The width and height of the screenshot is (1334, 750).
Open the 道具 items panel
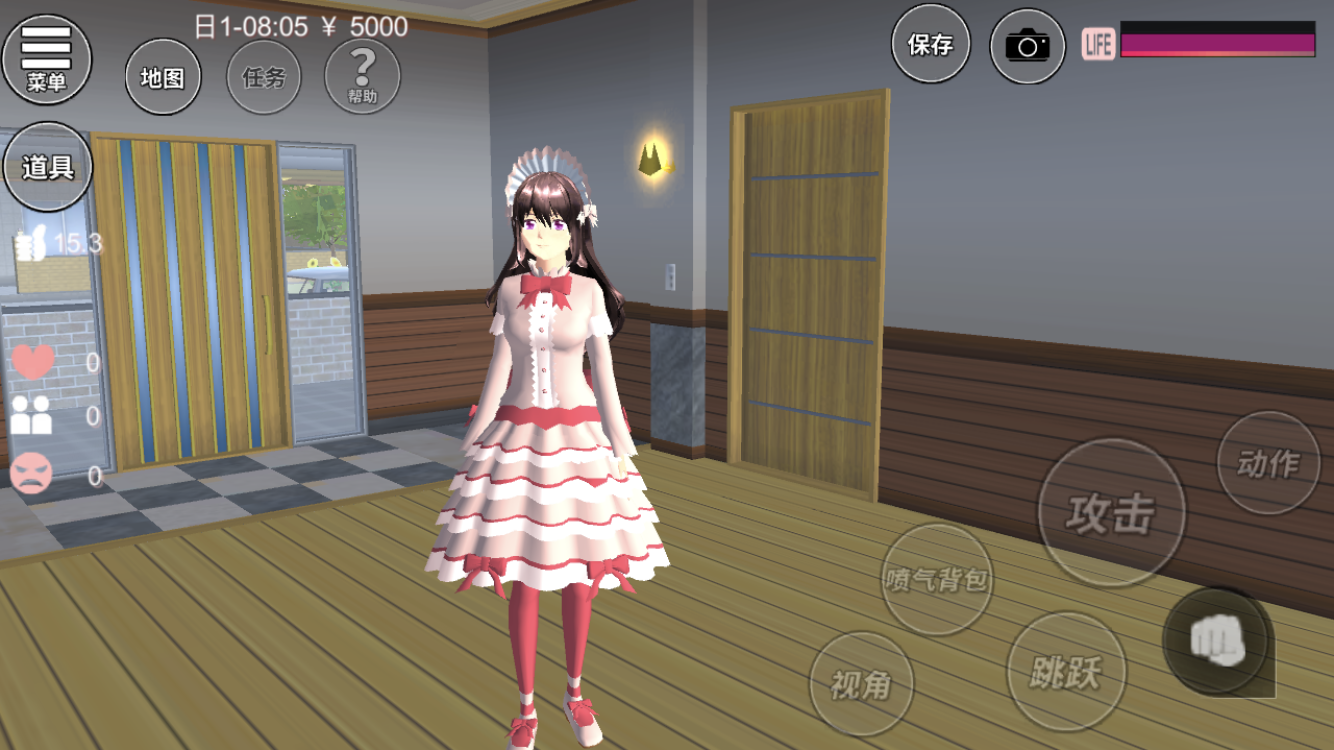pos(47,167)
